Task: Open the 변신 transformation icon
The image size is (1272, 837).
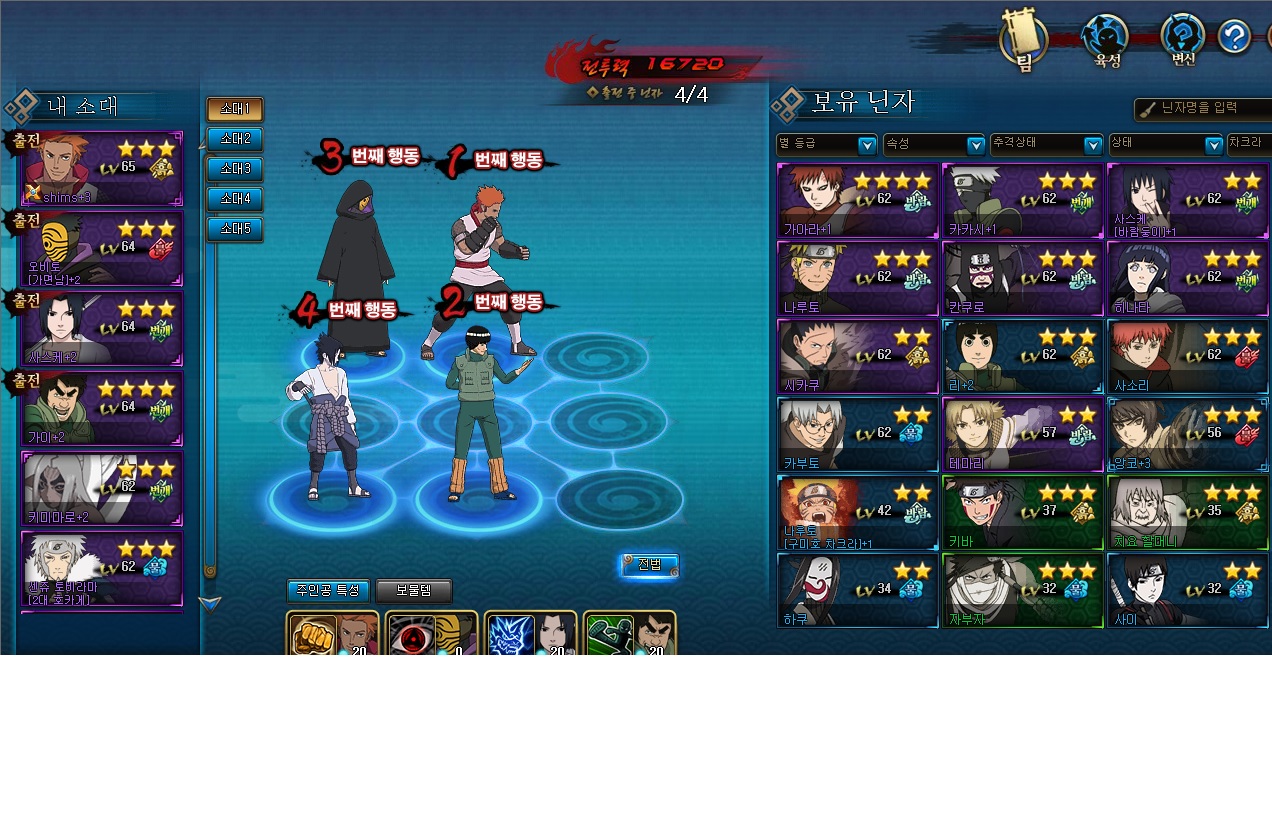Action: click(x=1183, y=40)
